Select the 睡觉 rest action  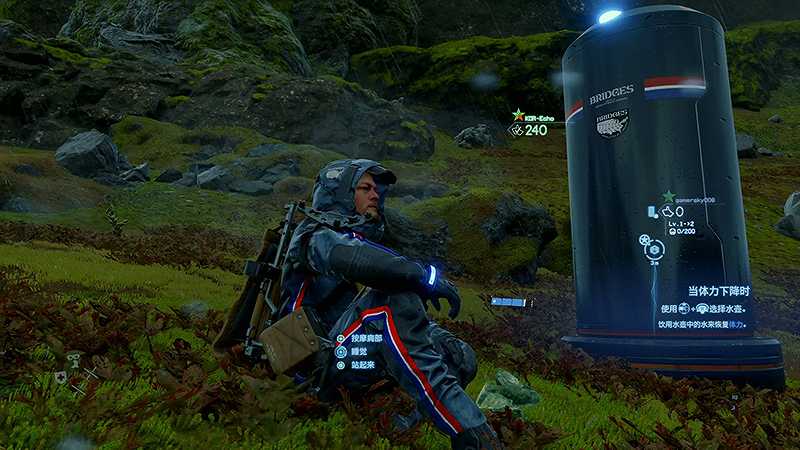(x=355, y=352)
